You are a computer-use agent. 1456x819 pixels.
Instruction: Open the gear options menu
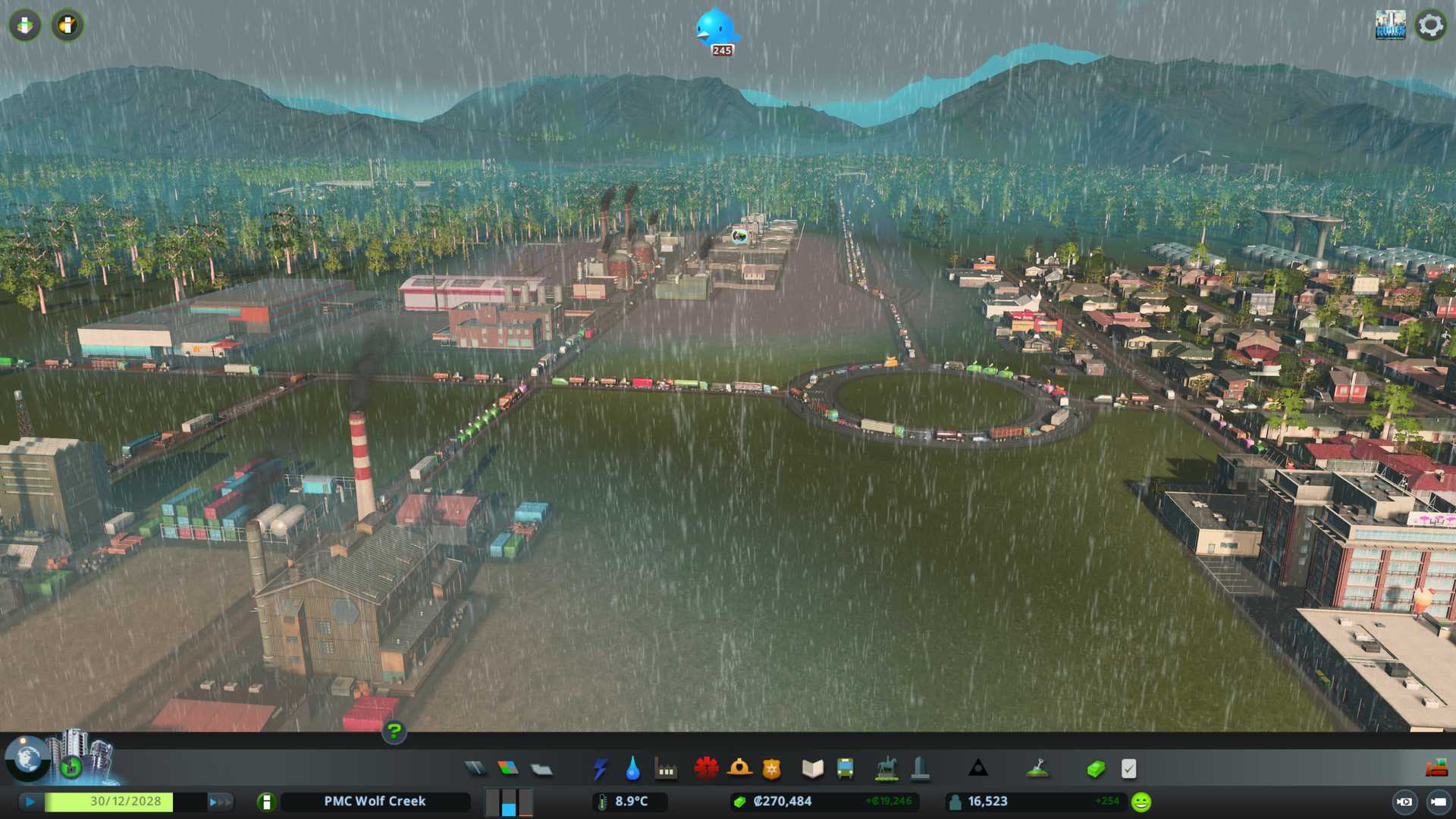click(x=1430, y=25)
